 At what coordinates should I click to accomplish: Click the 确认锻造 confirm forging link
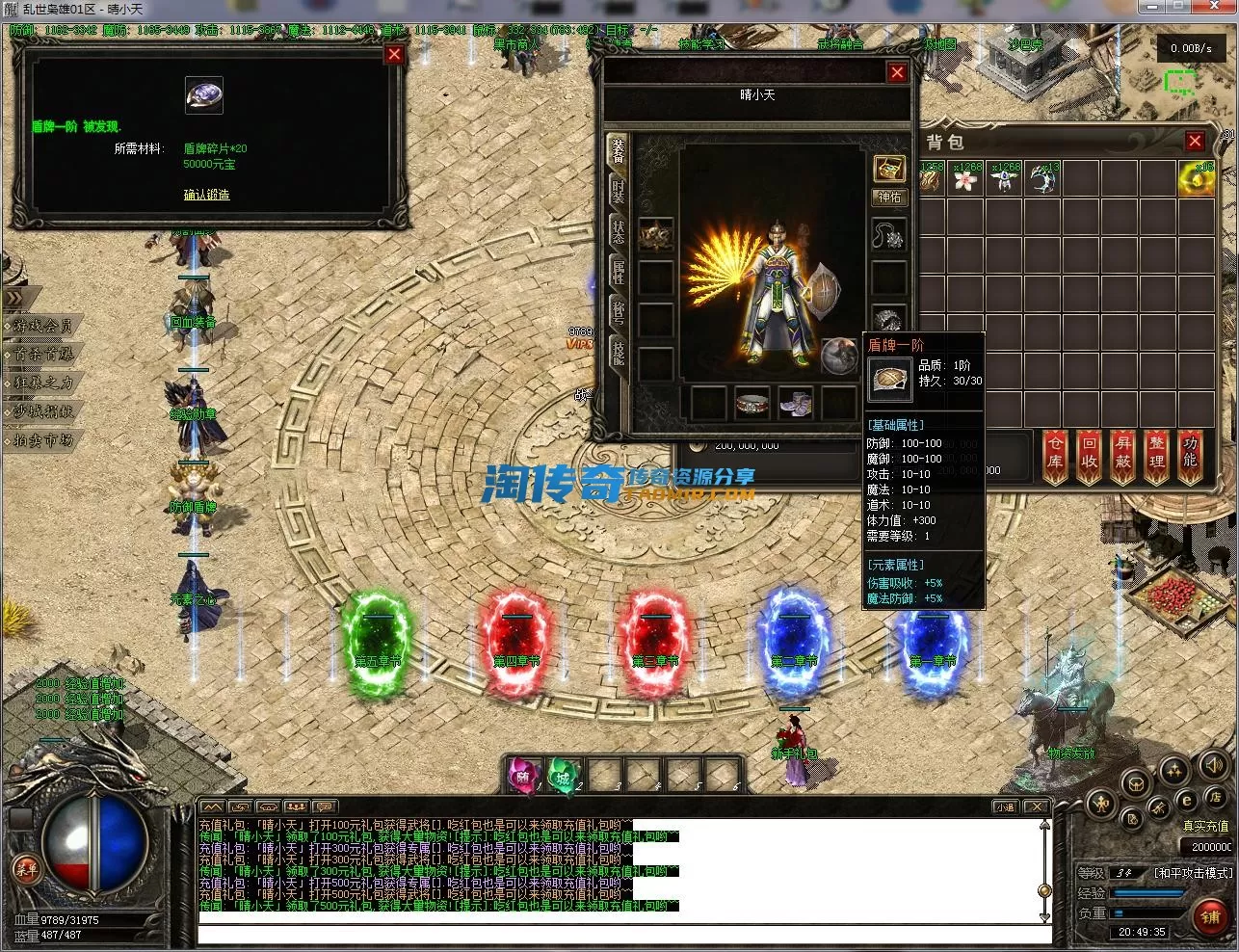[x=207, y=195]
